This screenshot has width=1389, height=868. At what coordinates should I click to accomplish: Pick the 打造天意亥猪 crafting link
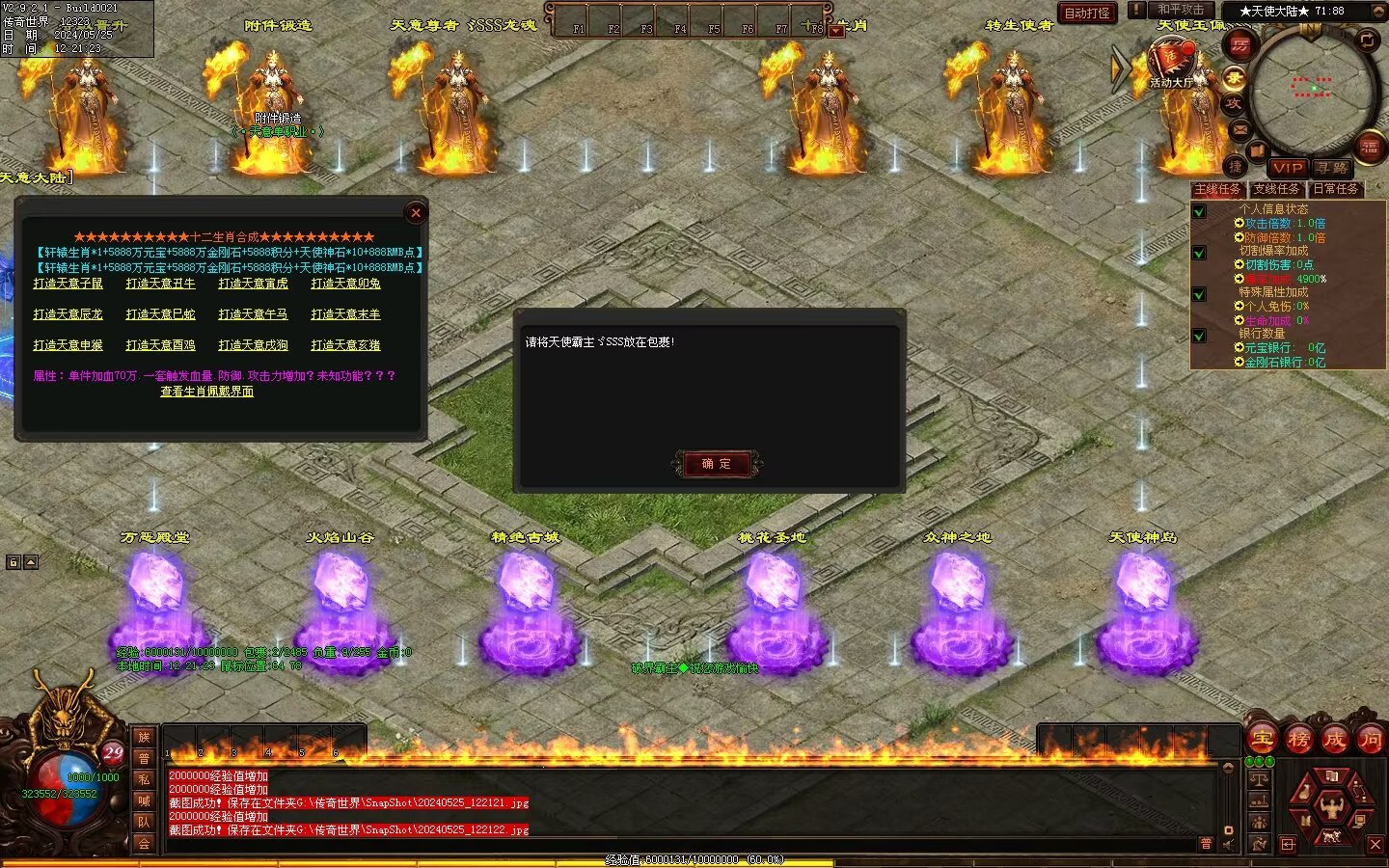(345, 345)
